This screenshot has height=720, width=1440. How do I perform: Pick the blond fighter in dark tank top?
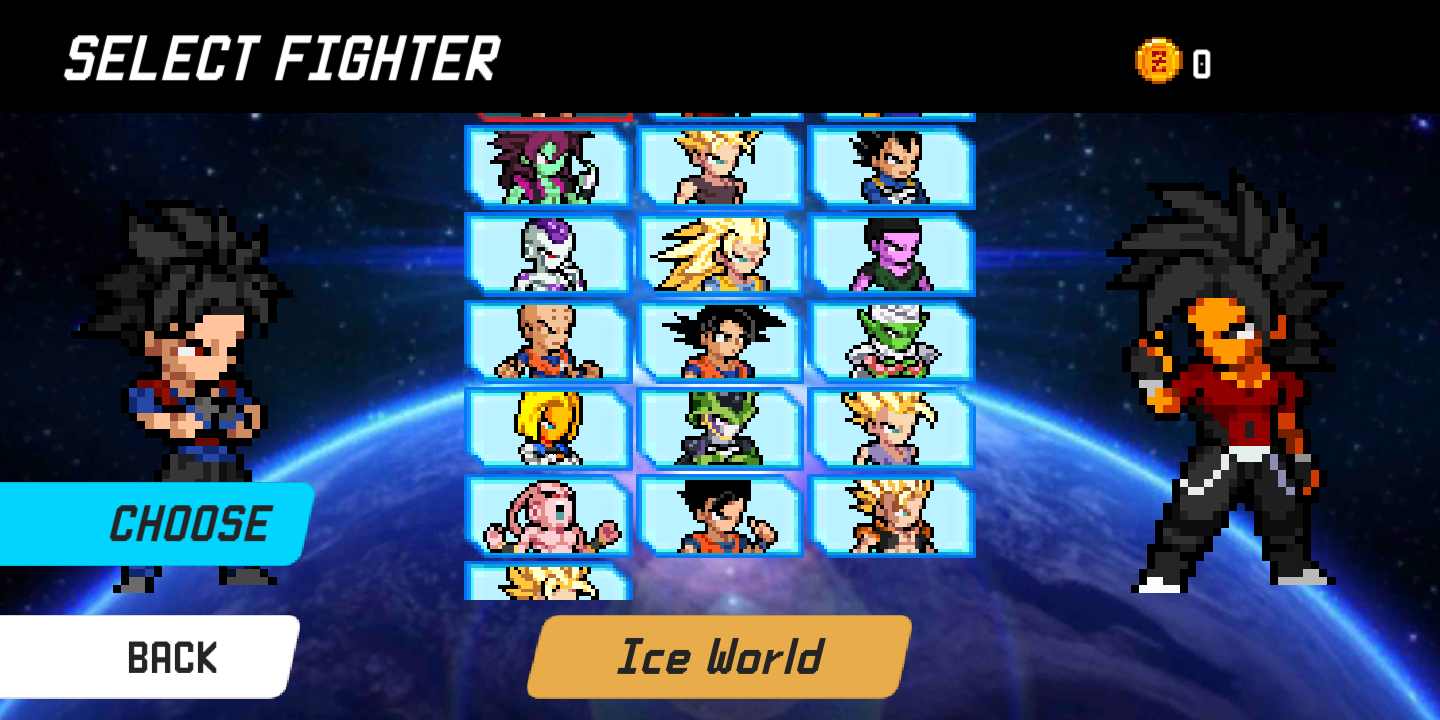pyautogui.click(x=720, y=167)
